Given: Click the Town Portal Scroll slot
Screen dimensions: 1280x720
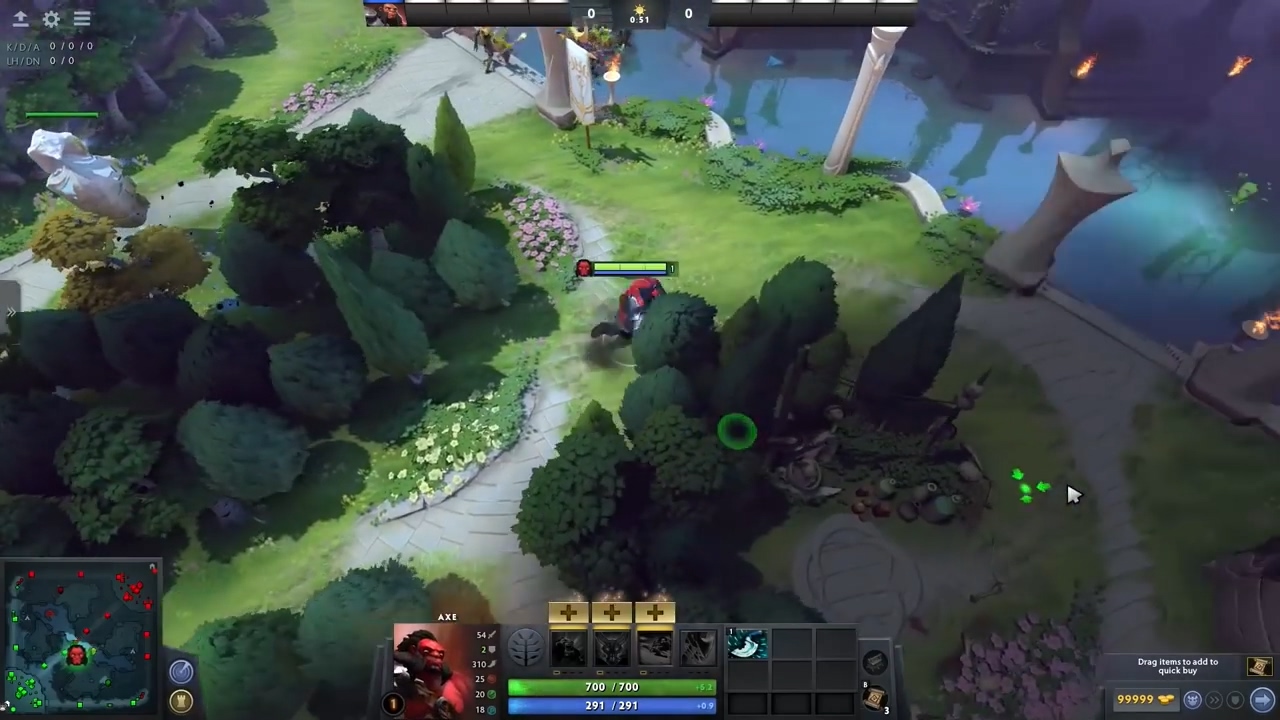Looking at the screenshot, I should click(874, 697).
